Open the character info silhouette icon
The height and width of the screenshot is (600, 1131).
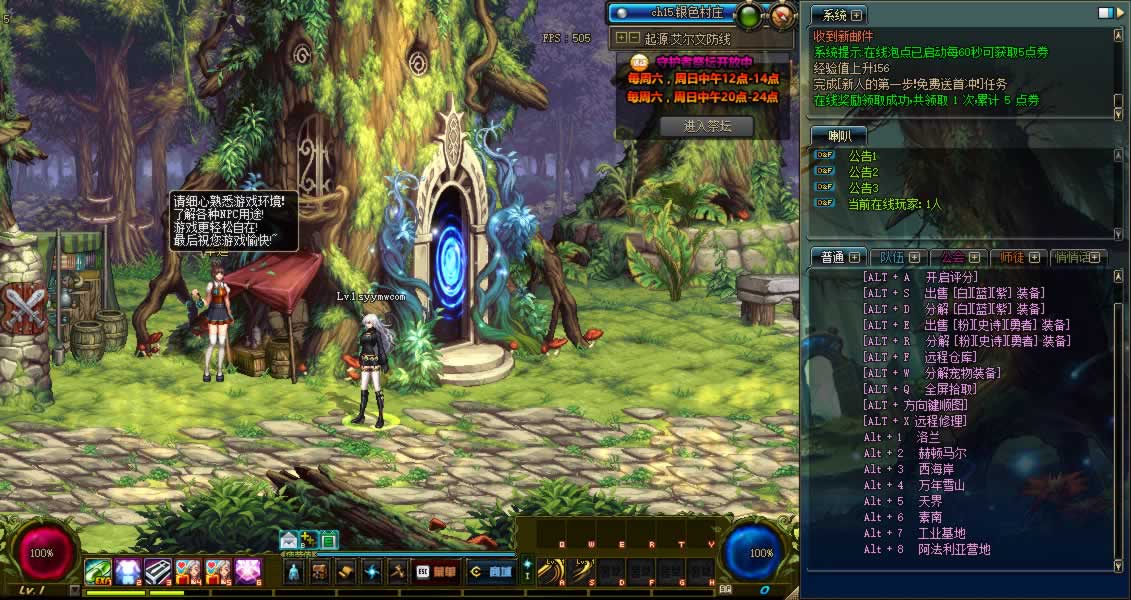[x=294, y=572]
